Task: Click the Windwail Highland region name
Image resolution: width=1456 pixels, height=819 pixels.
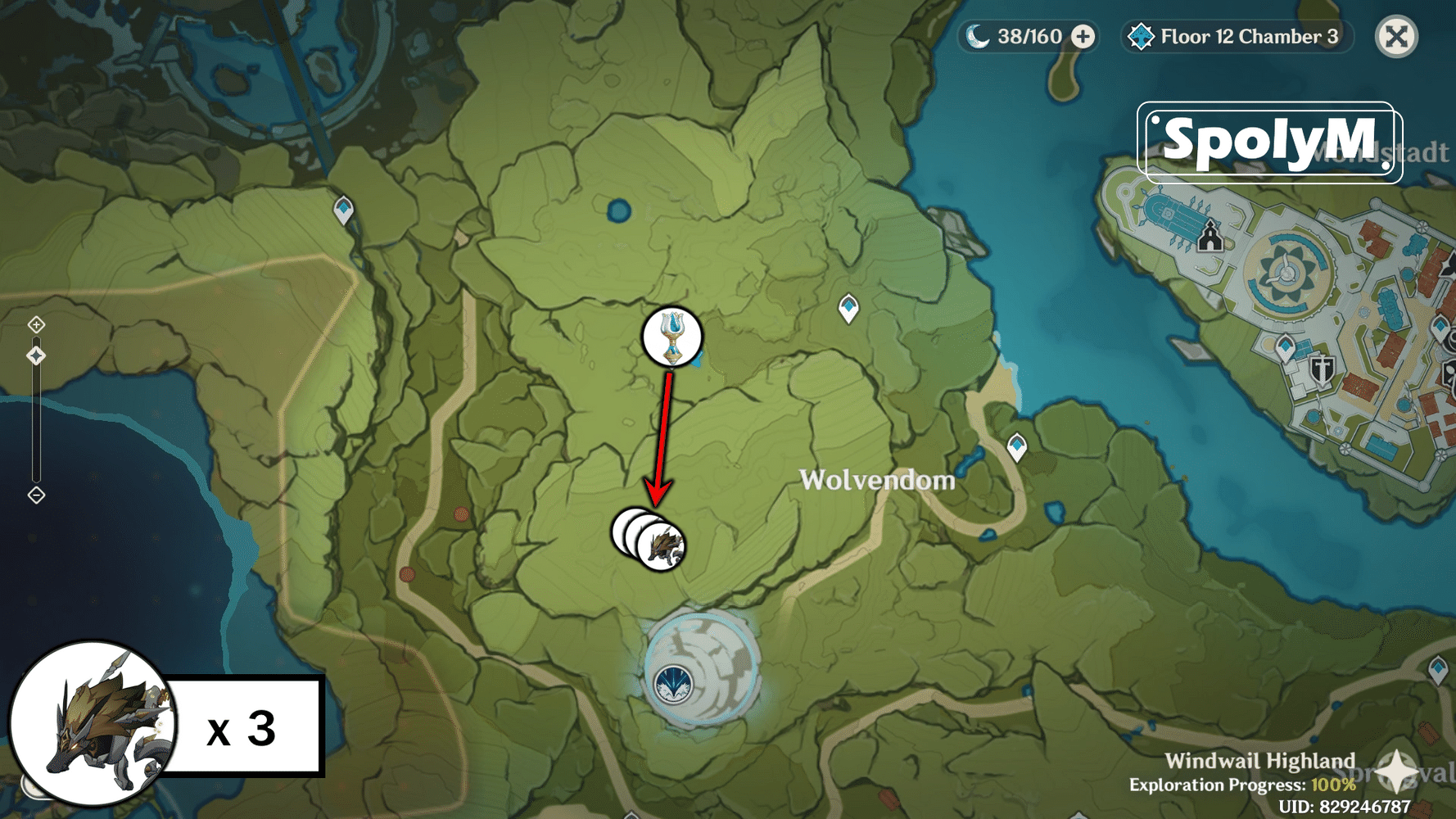Action: click(1262, 760)
